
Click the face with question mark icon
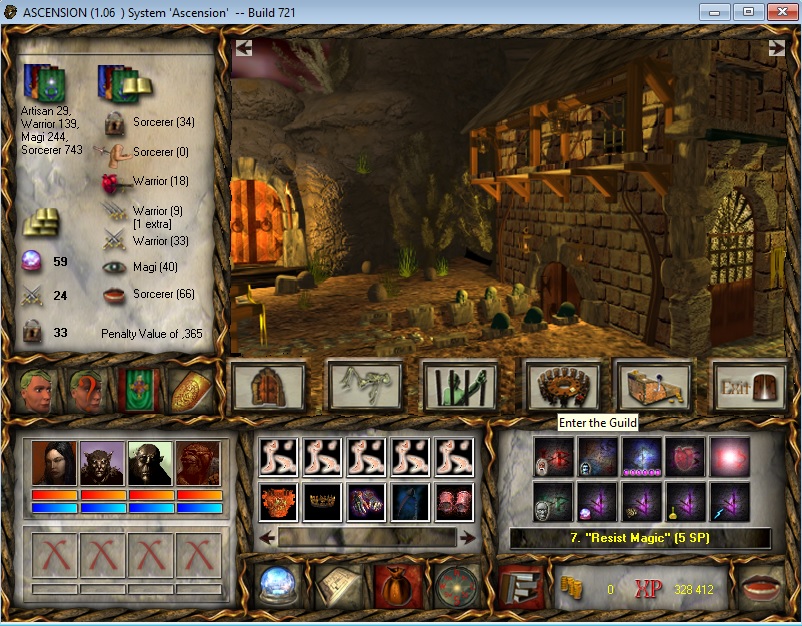[x=88, y=390]
